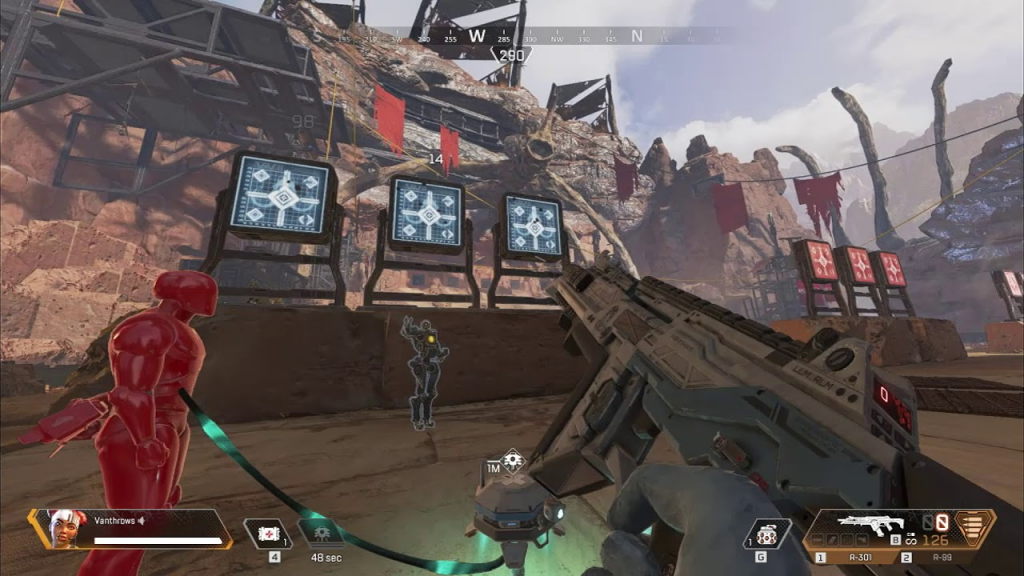The image size is (1024, 576).
Task: Click the drone ping marker icon
Action: [513, 461]
